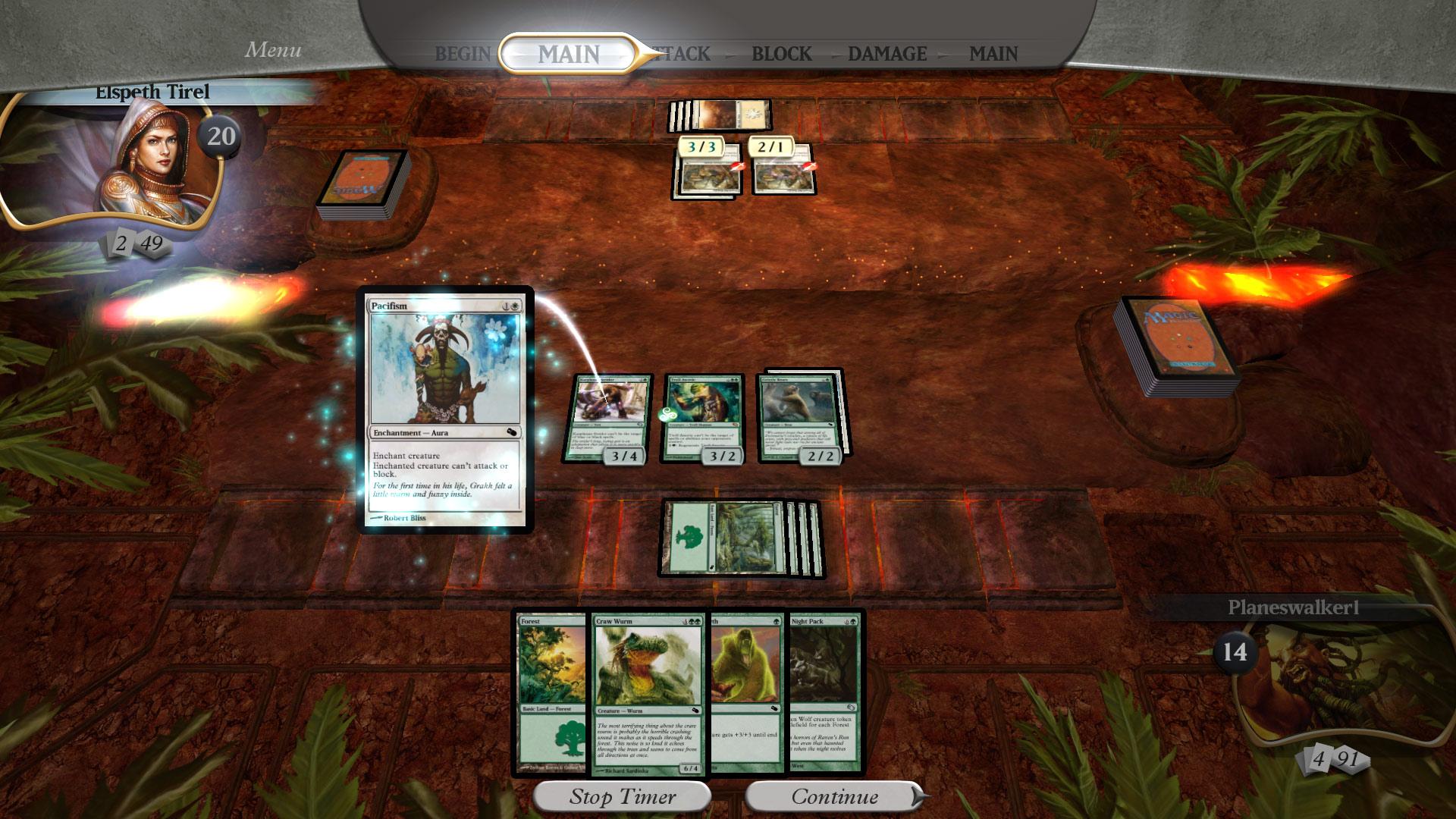Select the Pacifism enchantment card
This screenshot has height=819, width=1456.
(x=444, y=413)
